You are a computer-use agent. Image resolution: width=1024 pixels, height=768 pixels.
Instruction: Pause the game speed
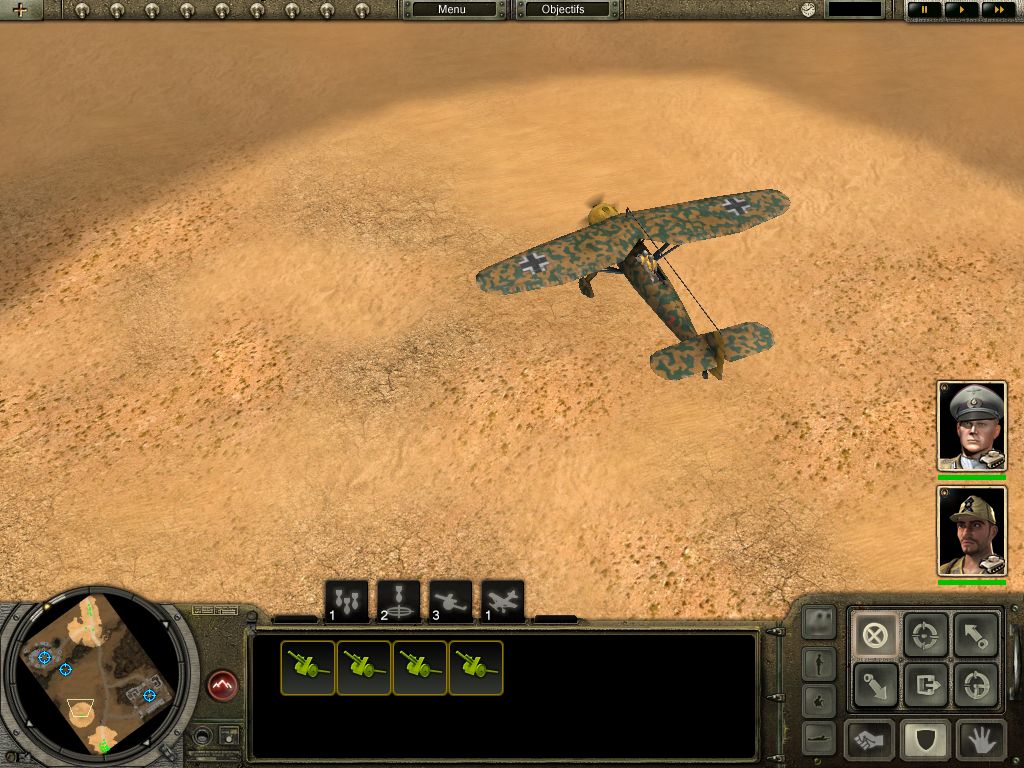[x=924, y=10]
